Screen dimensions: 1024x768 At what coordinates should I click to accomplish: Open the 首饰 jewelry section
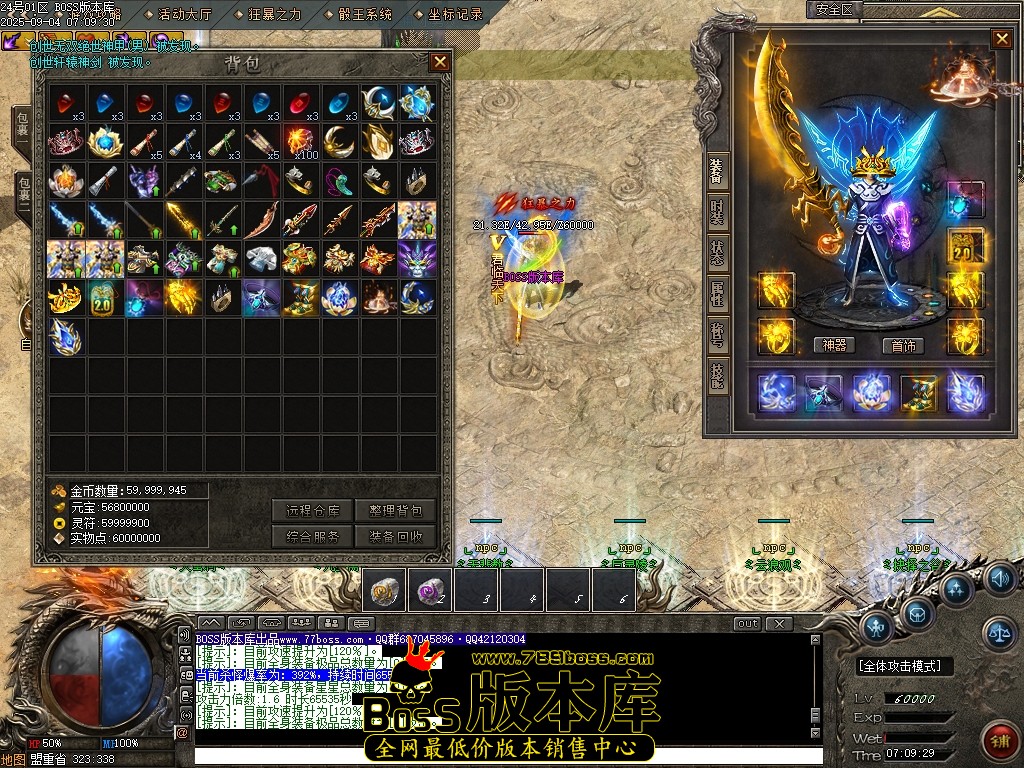pos(904,345)
